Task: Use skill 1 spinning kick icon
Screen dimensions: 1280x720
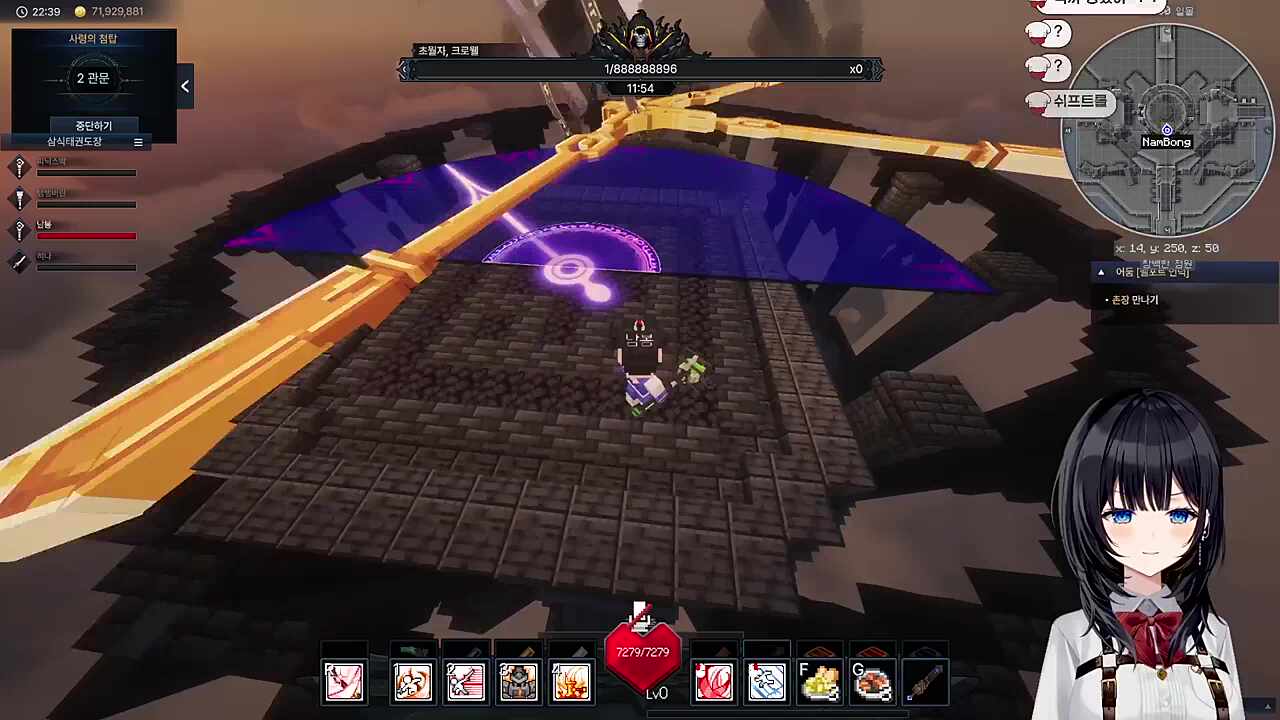Action: [413, 682]
